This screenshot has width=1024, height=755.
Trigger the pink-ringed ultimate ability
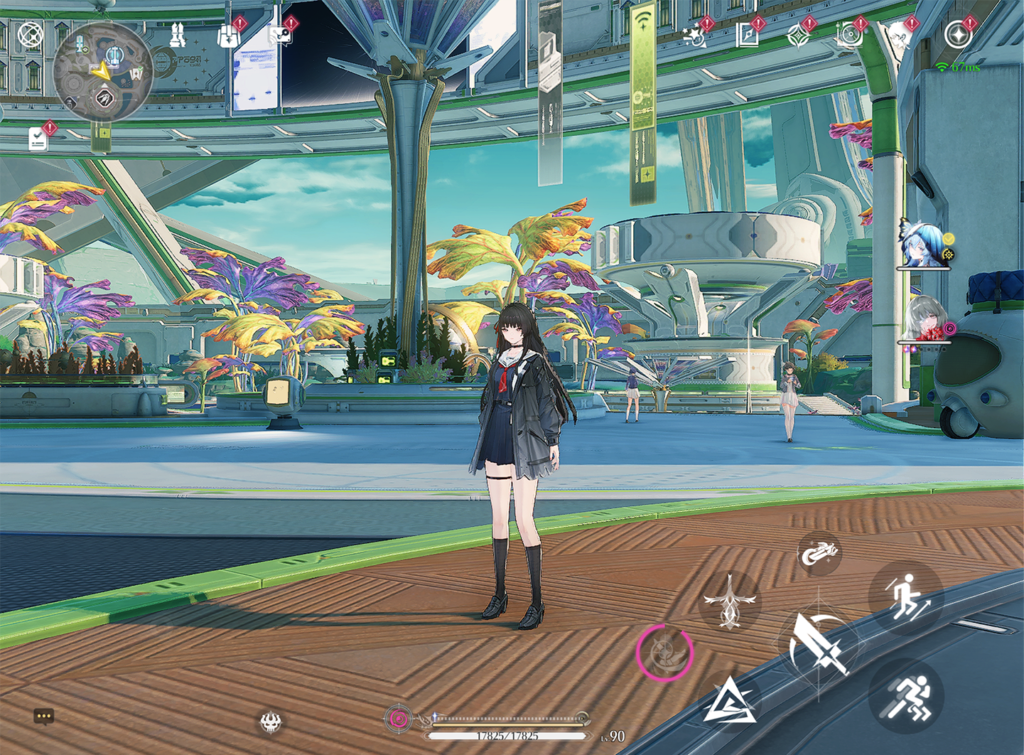tap(664, 653)
